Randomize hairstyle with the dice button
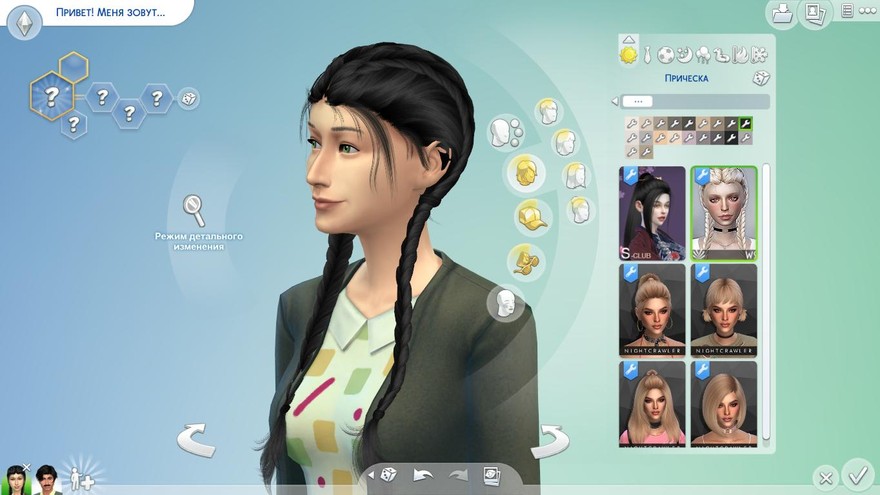 pyautogui.click(x=760, y=78)
